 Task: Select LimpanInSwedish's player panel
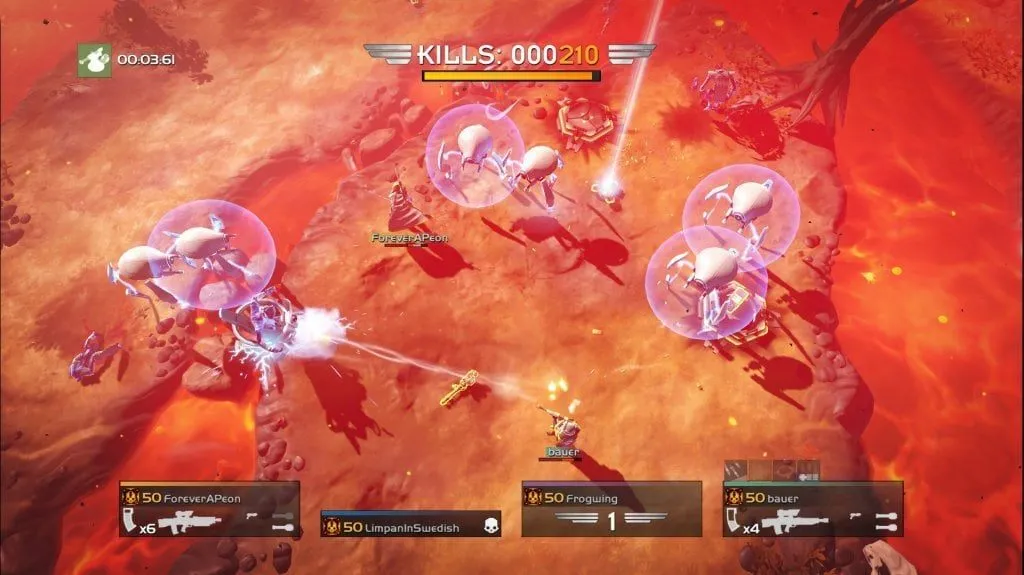pos(410,524)
